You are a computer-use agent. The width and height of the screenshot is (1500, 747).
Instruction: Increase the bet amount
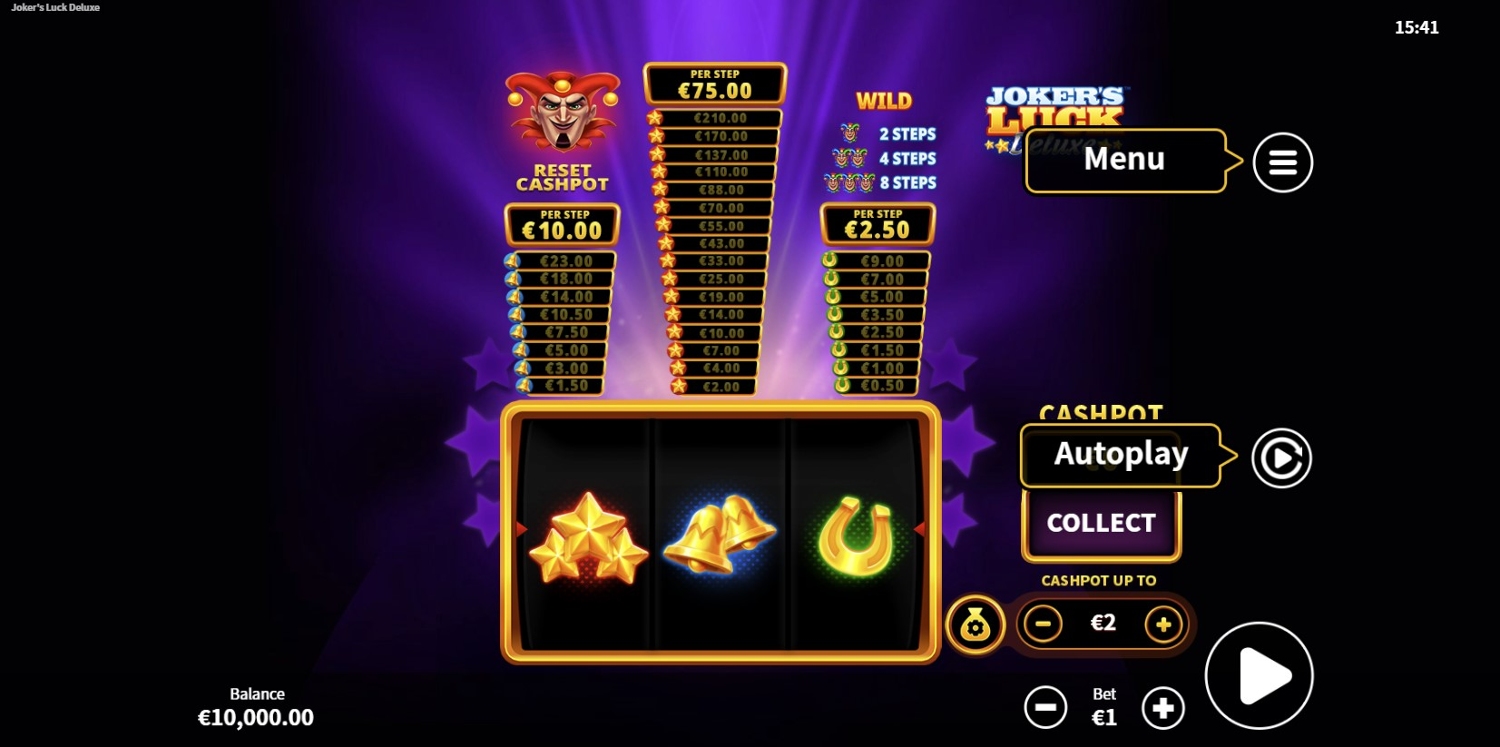[1163, 708]
